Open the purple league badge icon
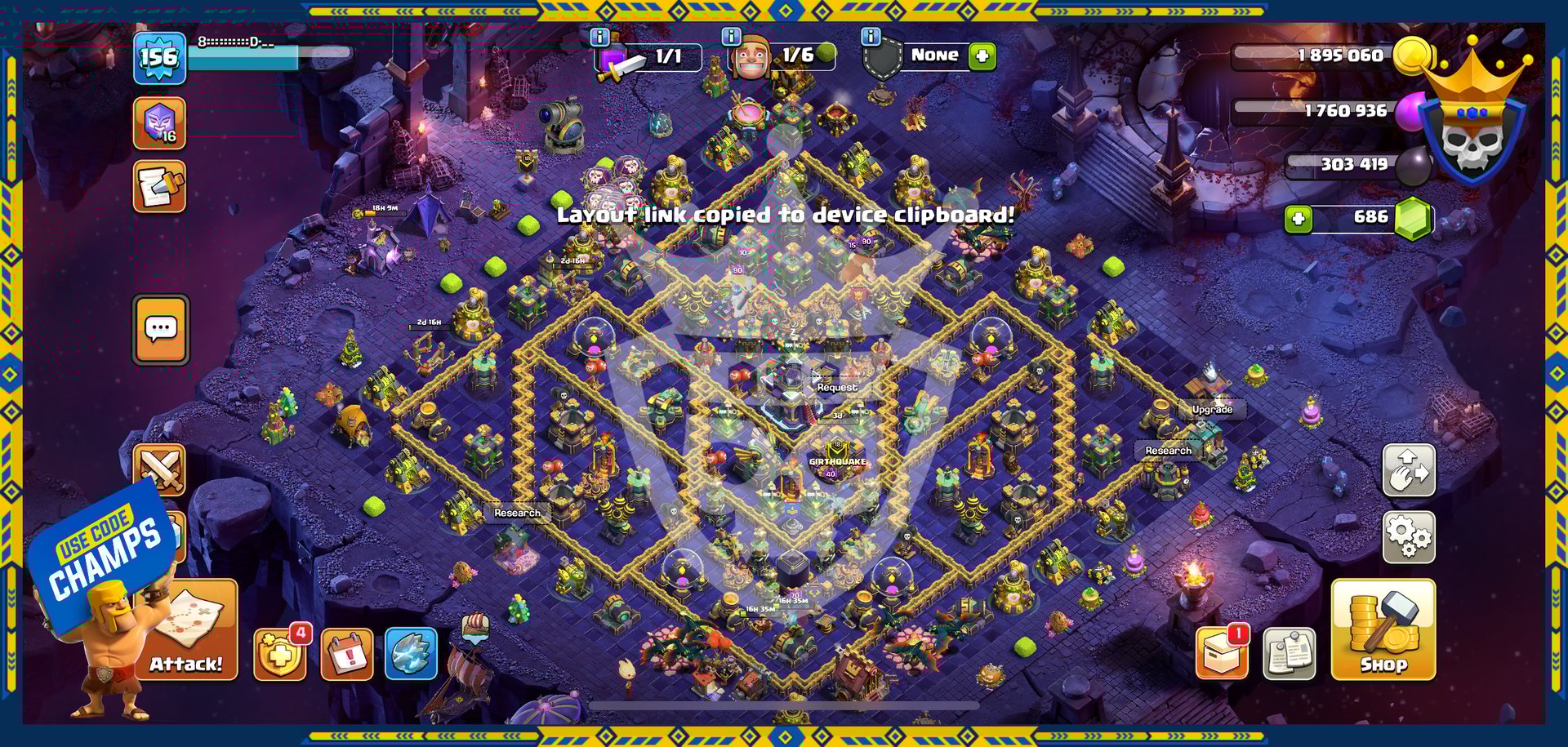 point(159,123)
